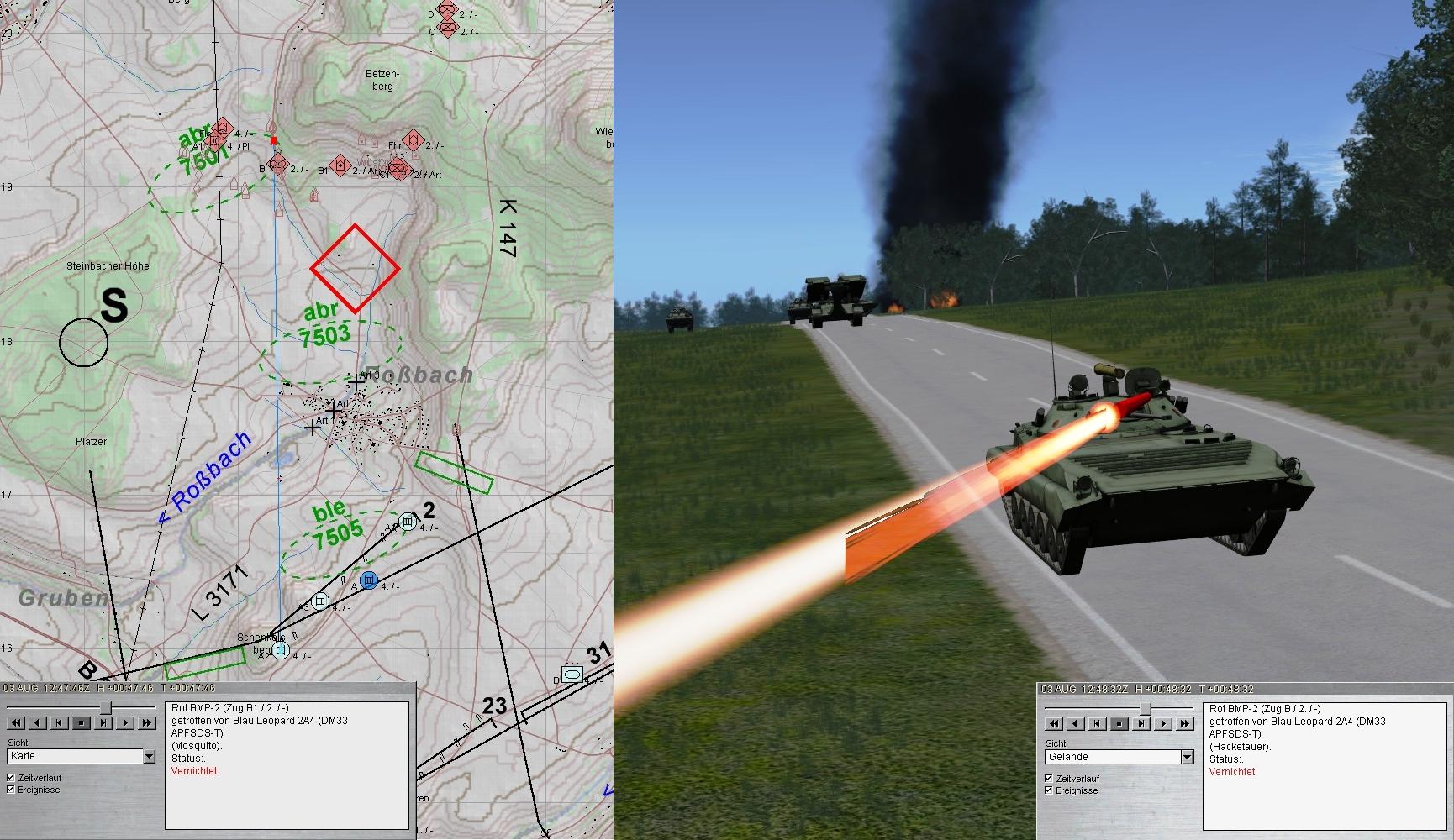The height and width of the screenshot is (840, 1454).
Task: Play forward in the Karte map panel
Action: click(126, 722)
